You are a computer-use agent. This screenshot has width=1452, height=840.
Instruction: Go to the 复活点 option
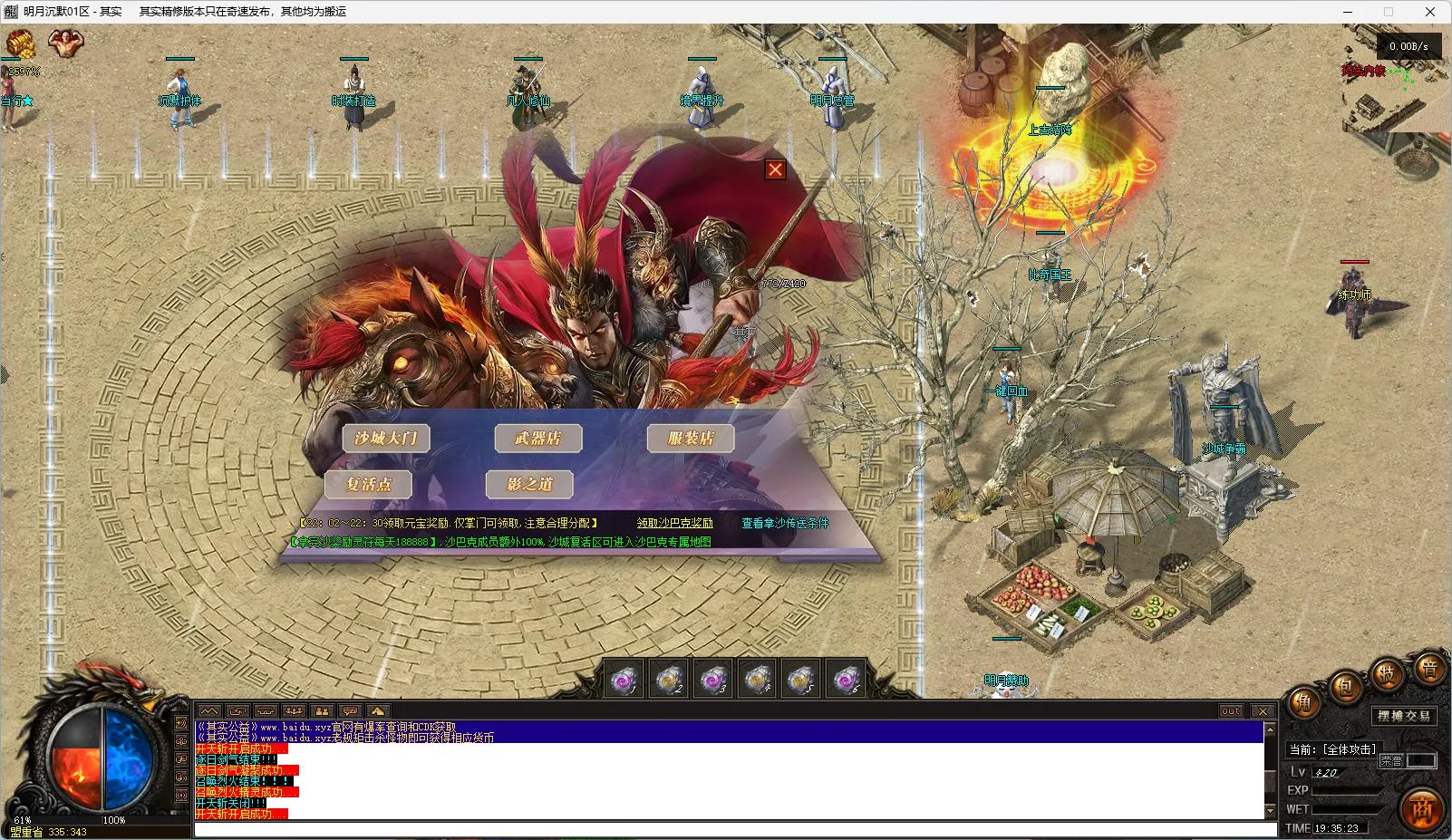point(368,484)
